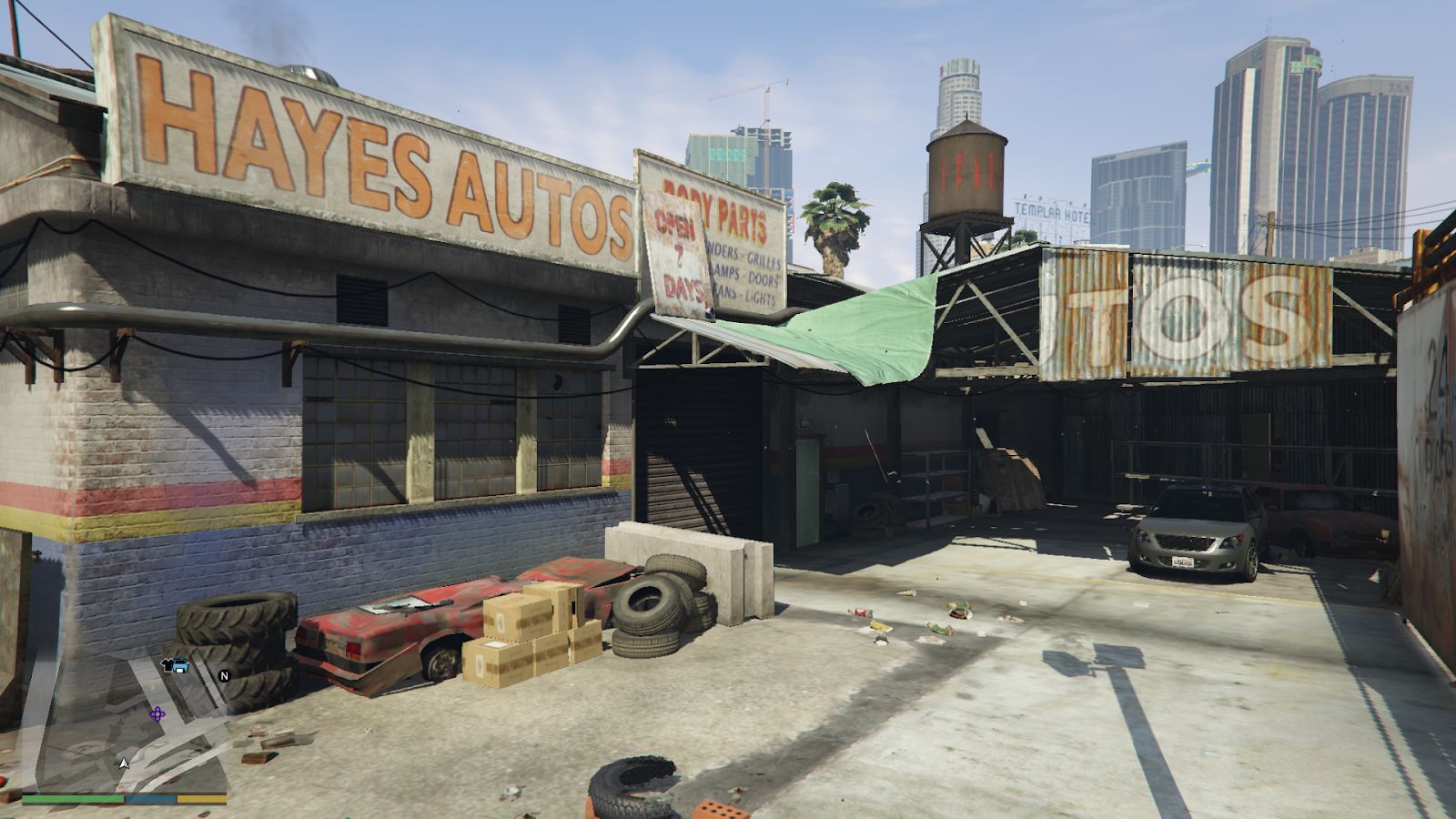Click the North compass marker on the minimap
Viewport: 1456px width, 819px height.
pos(225,676)
